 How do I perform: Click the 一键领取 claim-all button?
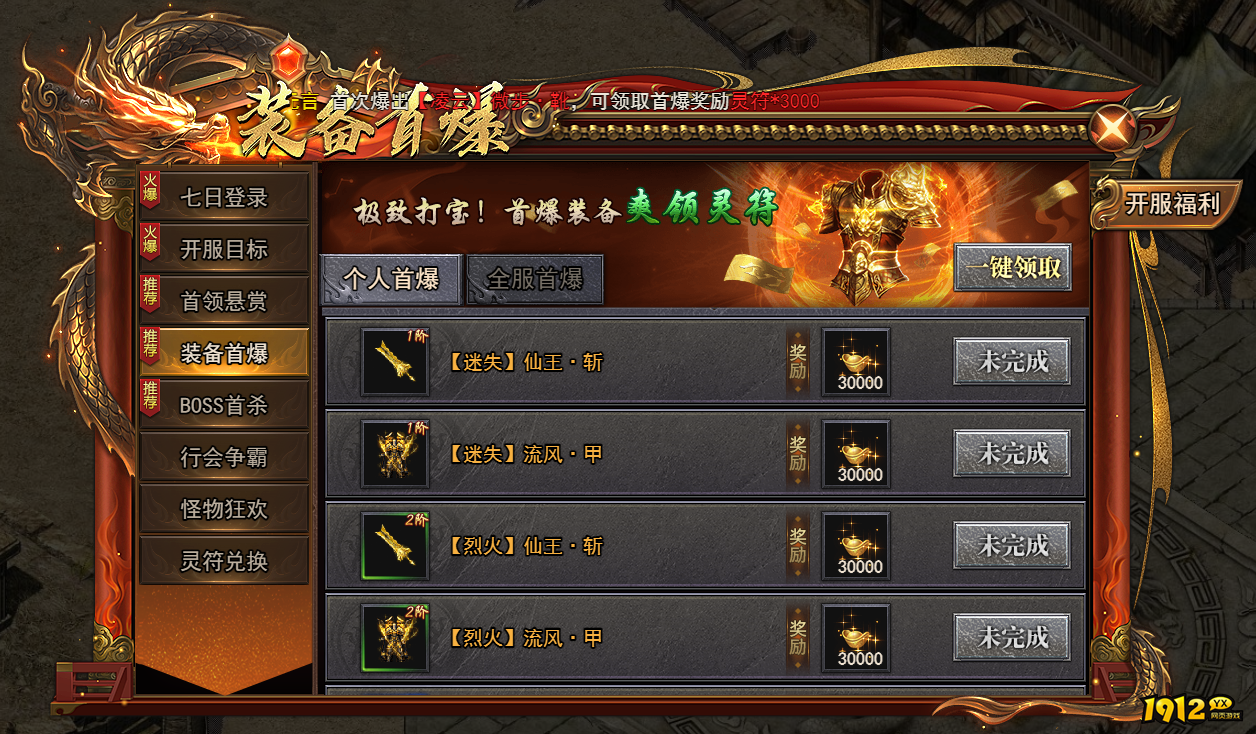(x=1012, y=268)
